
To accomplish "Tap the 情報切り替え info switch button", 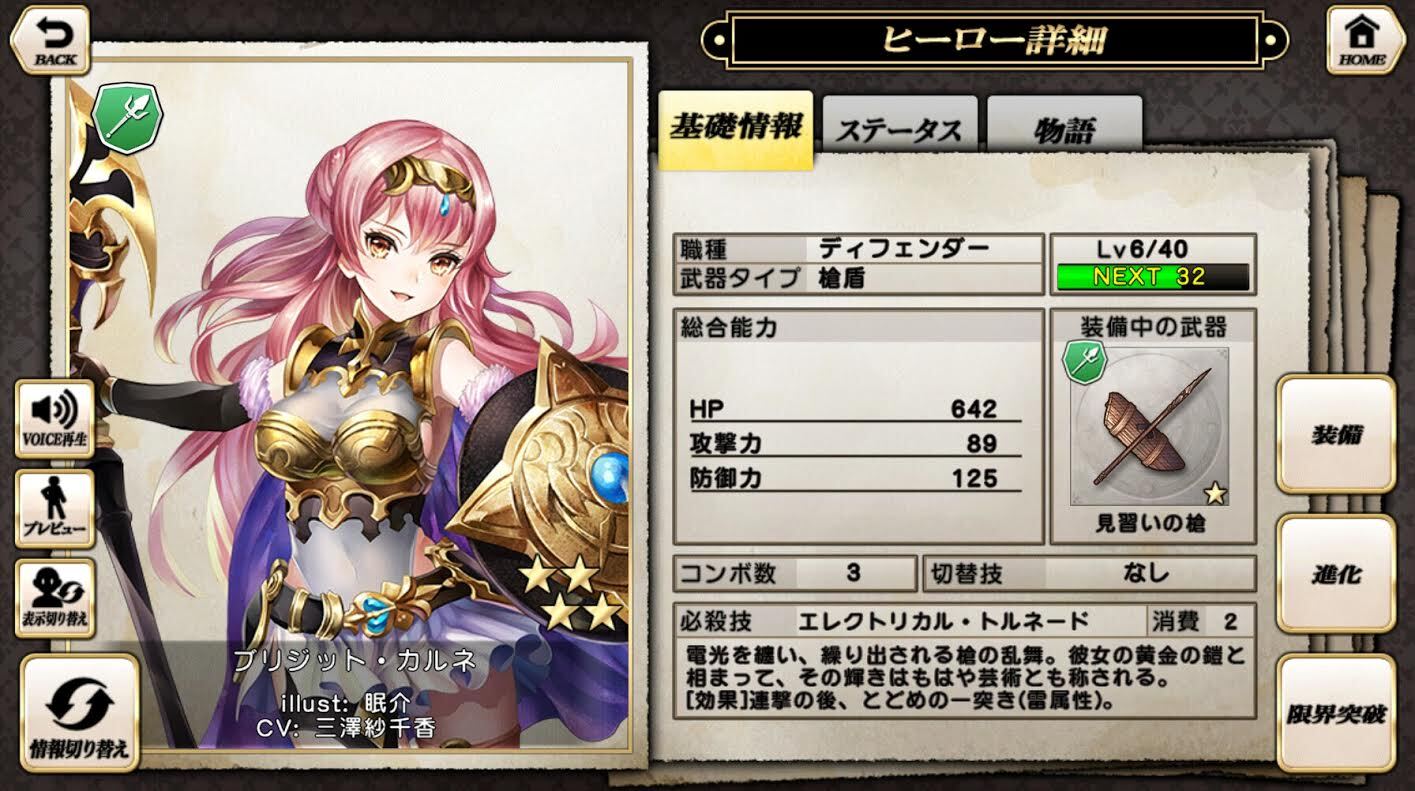I will pyautogui.click(x=79, y=712).
